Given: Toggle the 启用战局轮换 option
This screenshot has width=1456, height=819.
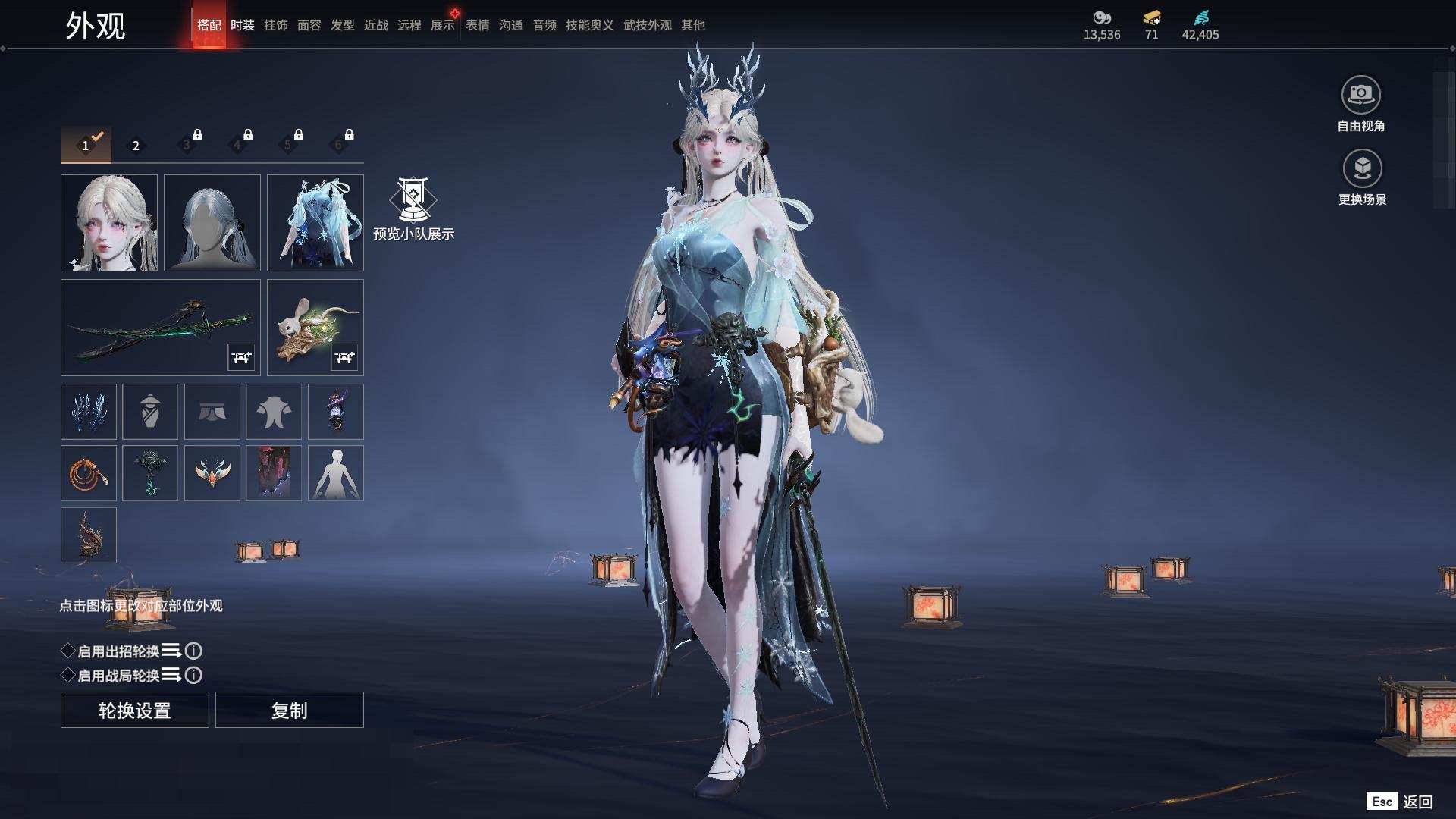Looking at the screenshot, I should [x=68, y=675].
